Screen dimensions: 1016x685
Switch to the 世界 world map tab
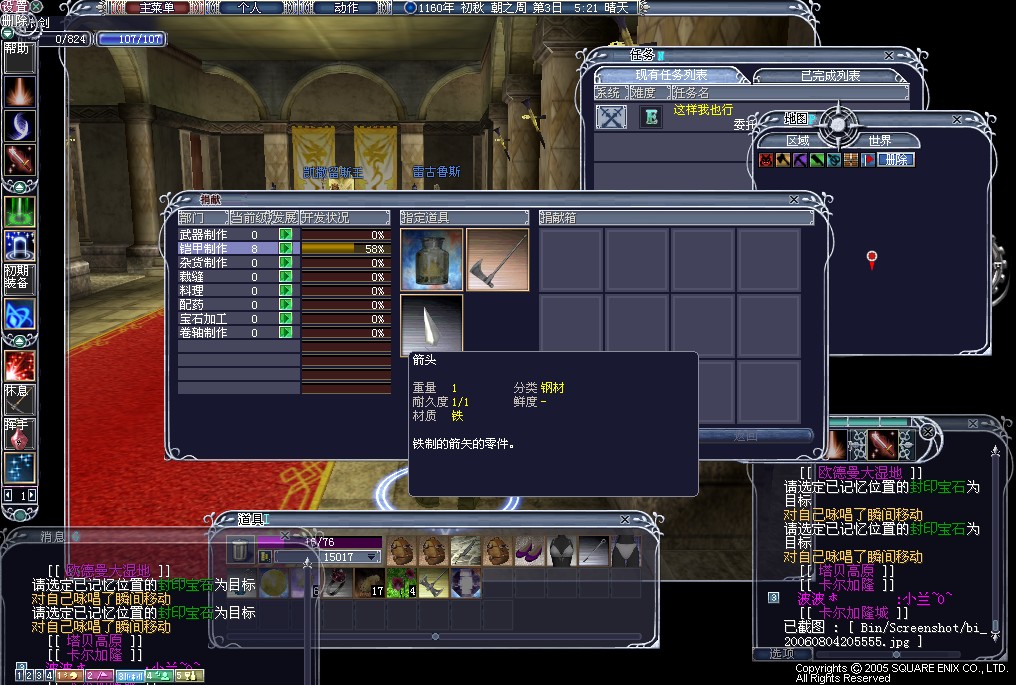879,141
